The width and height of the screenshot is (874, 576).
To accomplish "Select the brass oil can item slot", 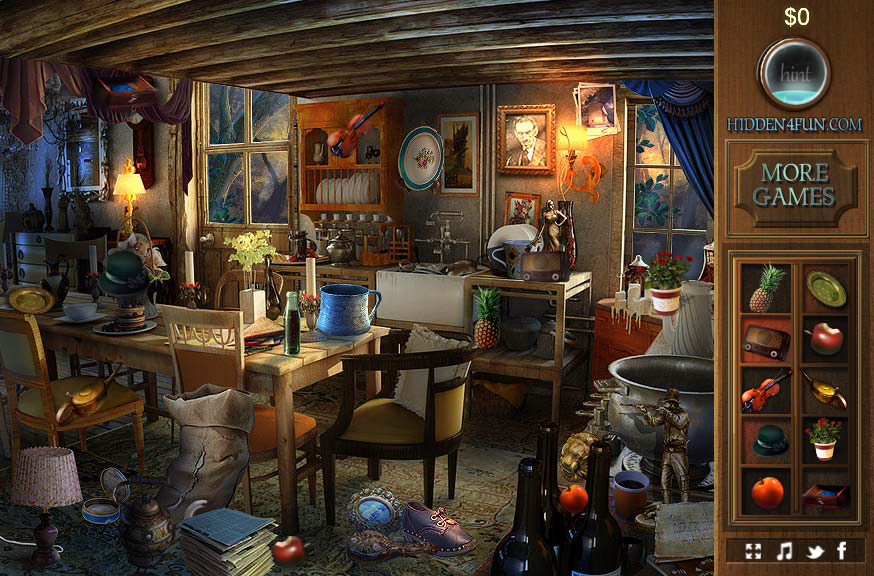I will 826,390.
